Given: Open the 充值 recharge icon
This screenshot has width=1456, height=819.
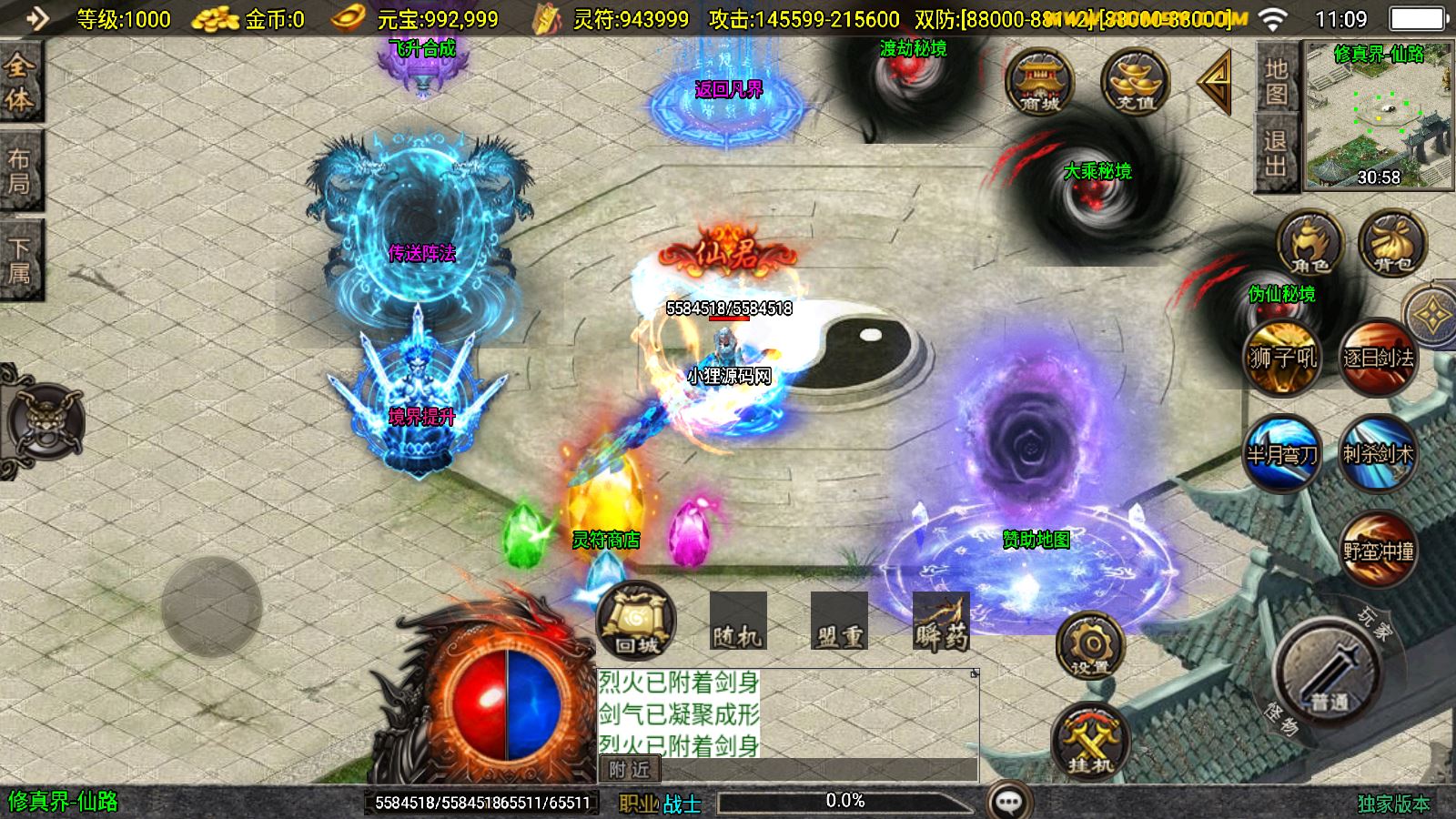Looking at the screenshot, I should 1135,82.
